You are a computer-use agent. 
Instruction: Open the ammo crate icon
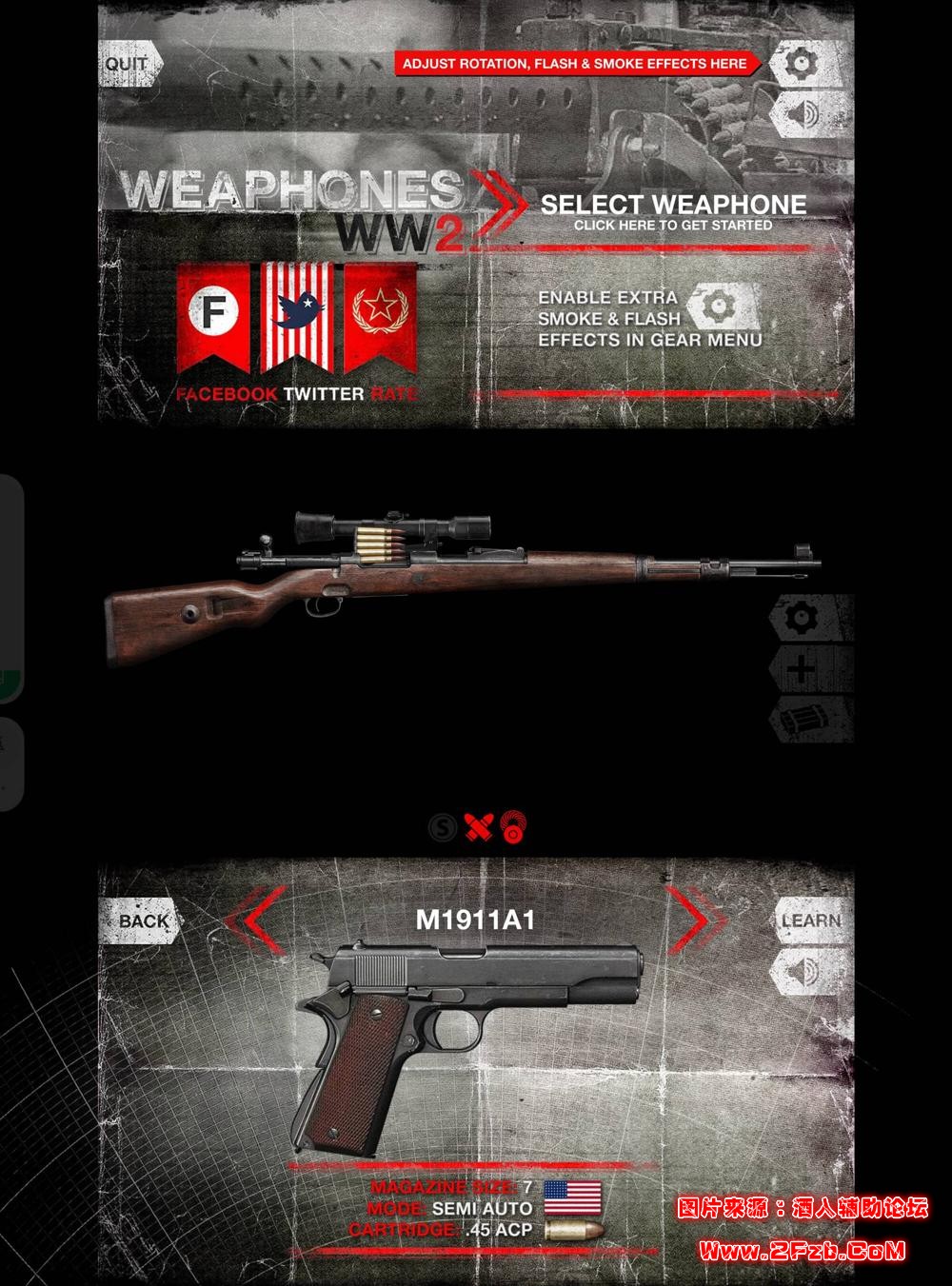(803, 720)
